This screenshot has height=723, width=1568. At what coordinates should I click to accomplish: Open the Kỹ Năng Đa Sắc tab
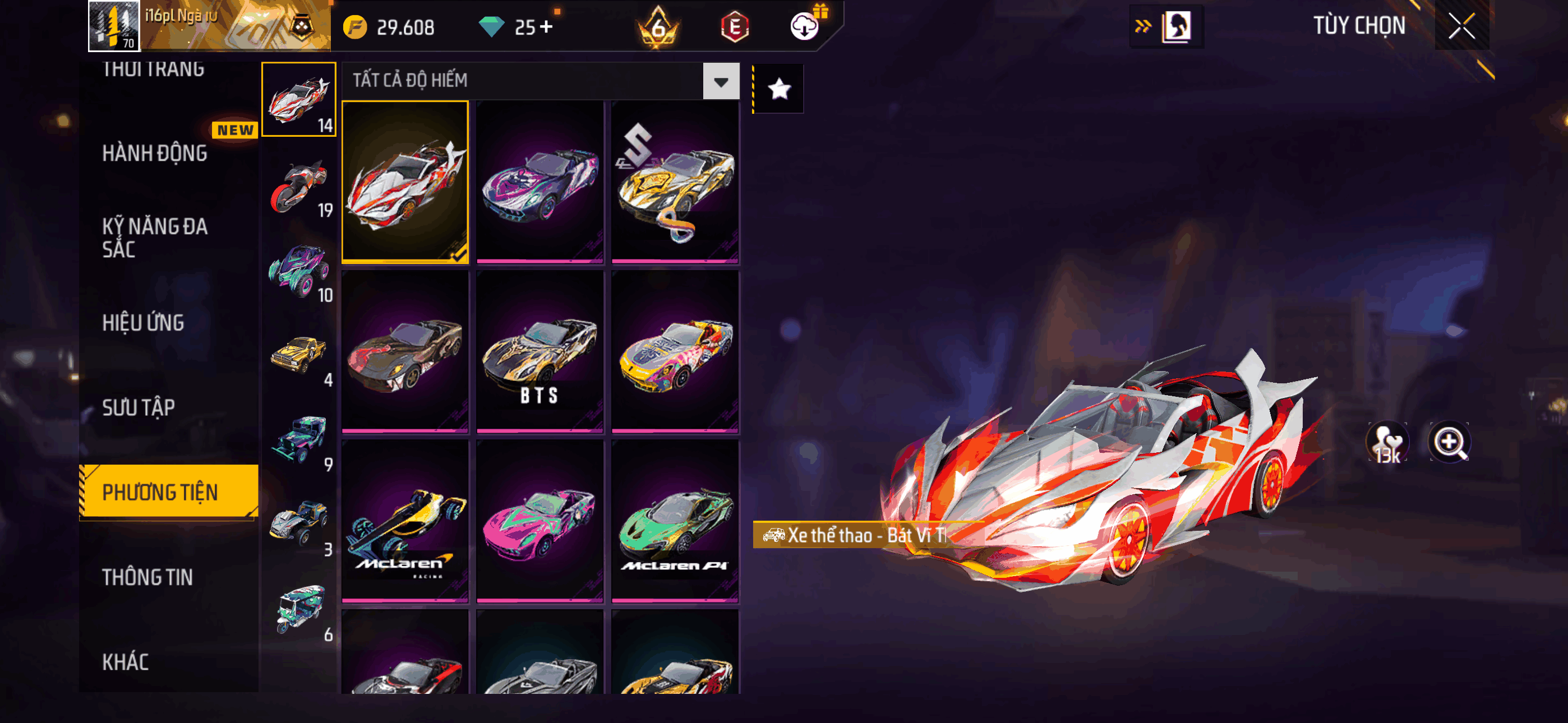(x=155, y=237)
